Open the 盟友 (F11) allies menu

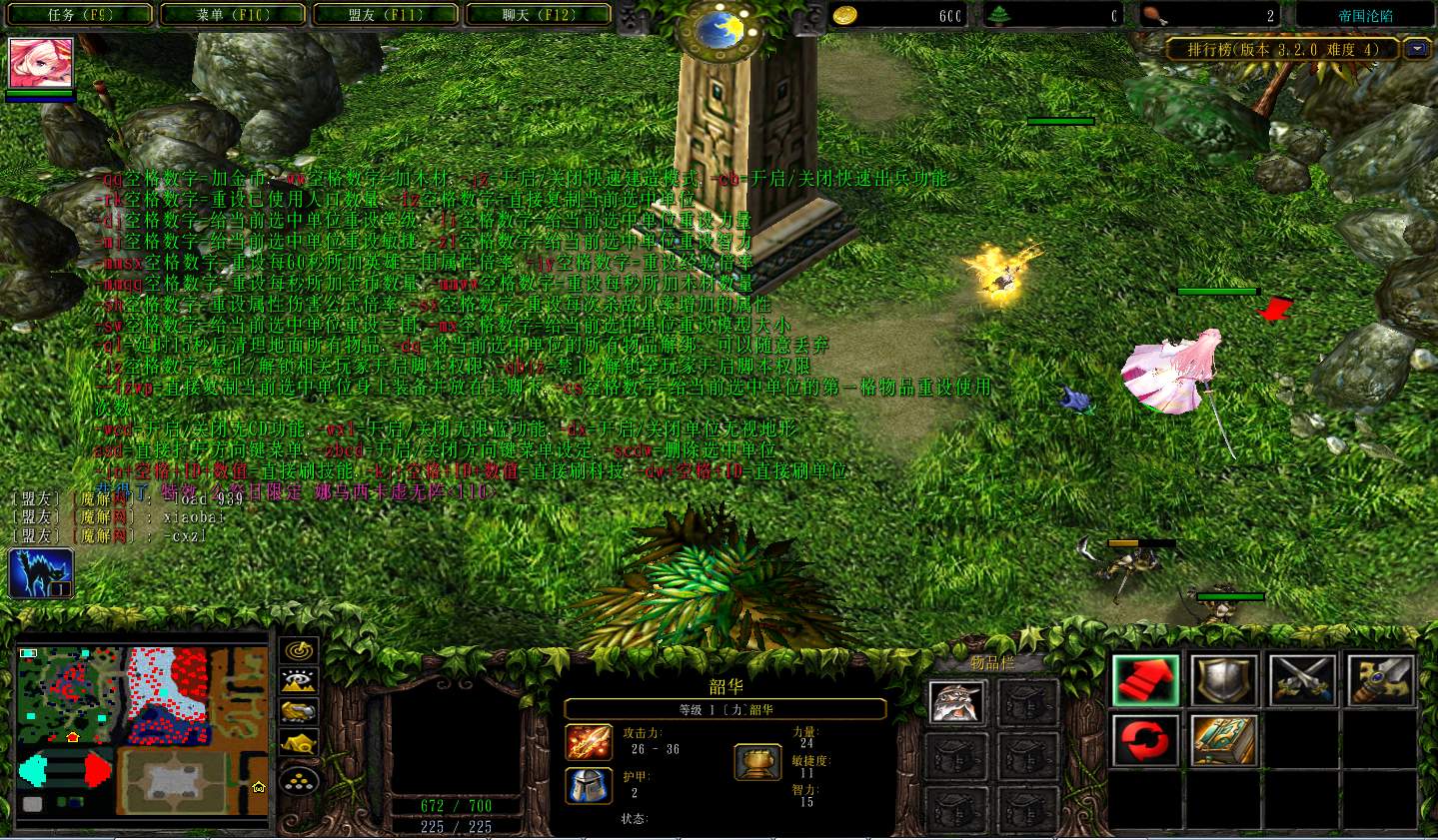click(386, 15)
